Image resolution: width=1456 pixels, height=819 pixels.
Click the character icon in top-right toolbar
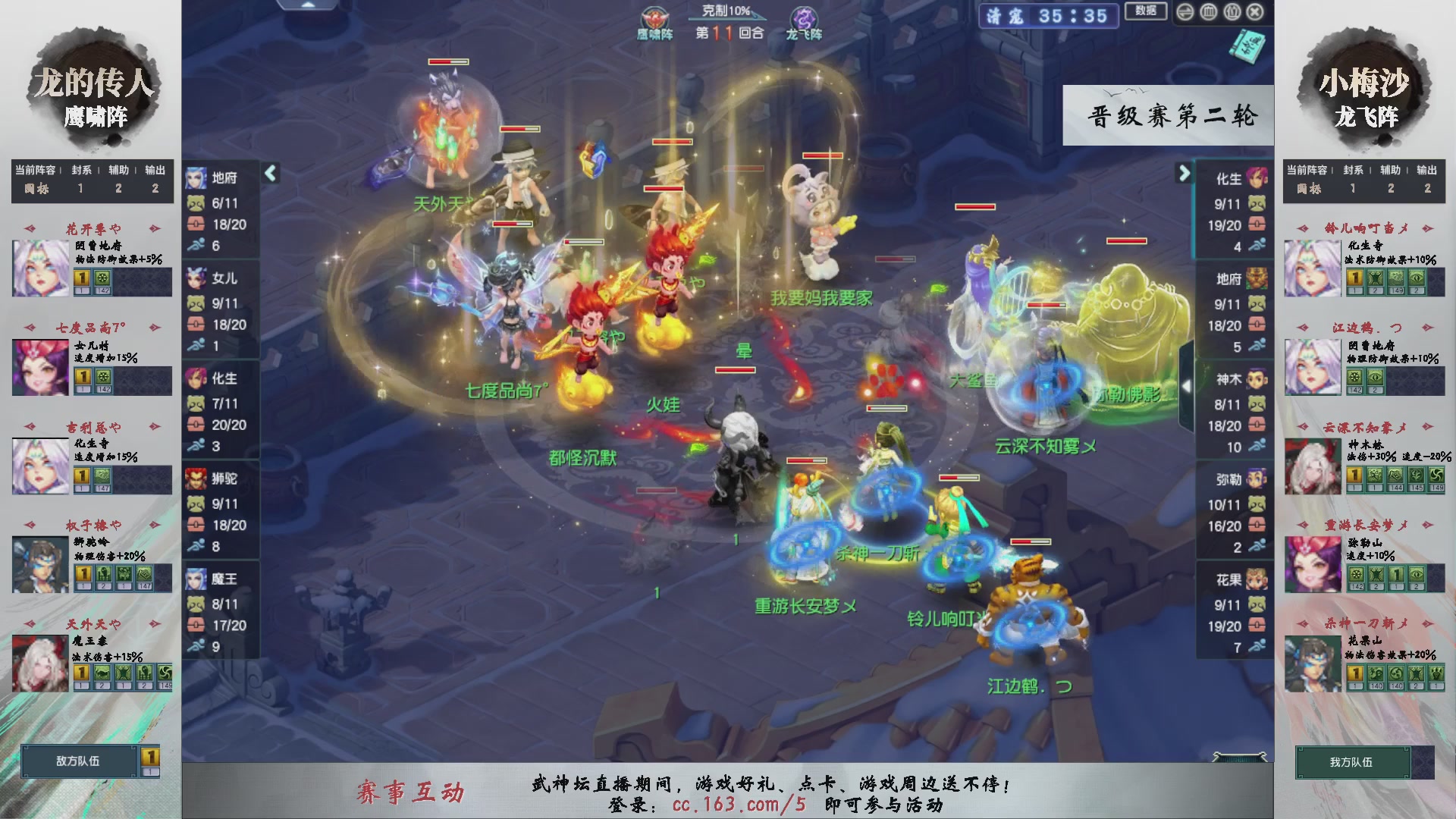coord(1232,12)
